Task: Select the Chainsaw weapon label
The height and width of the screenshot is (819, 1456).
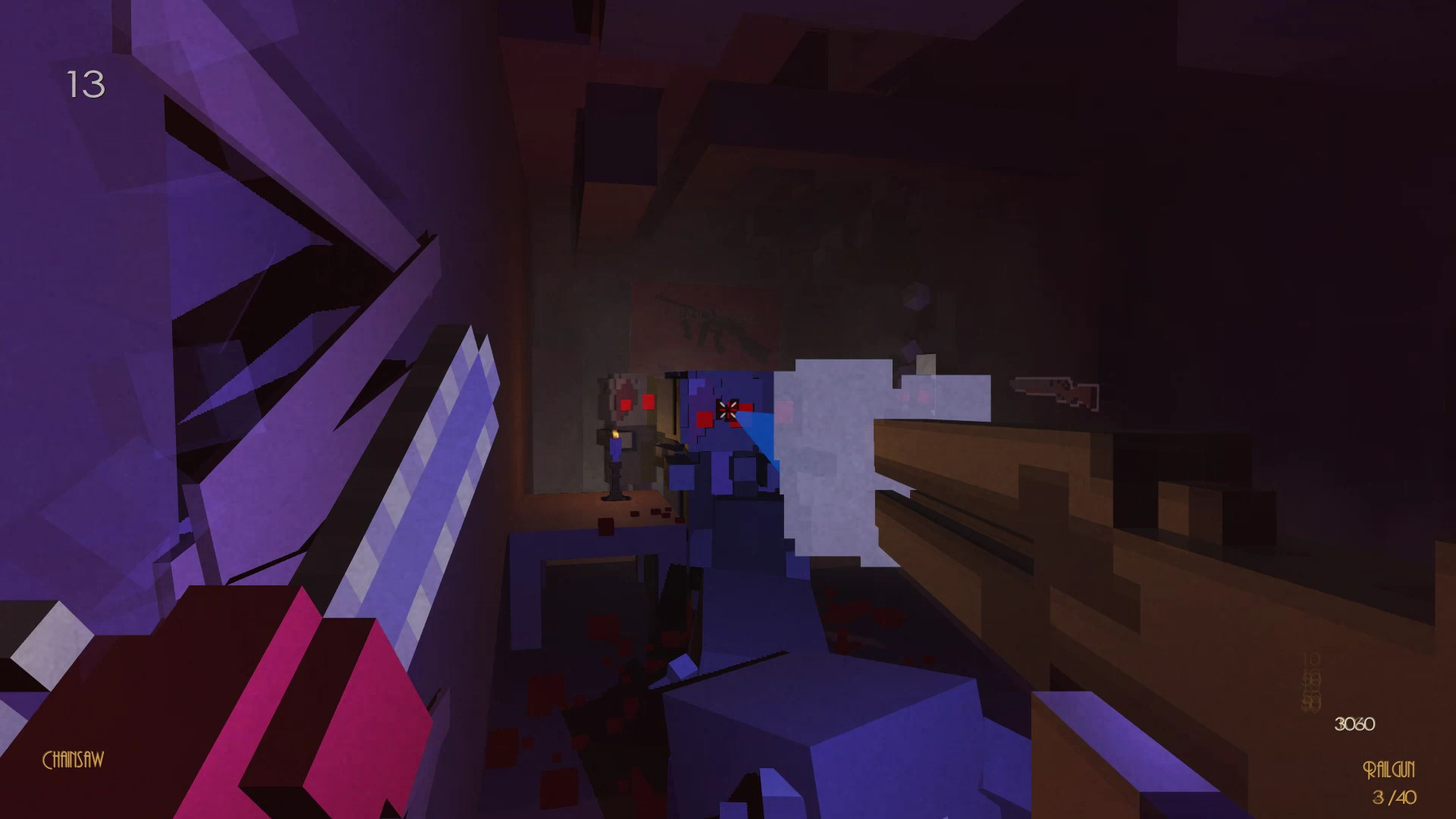Action: click(74, 758)
